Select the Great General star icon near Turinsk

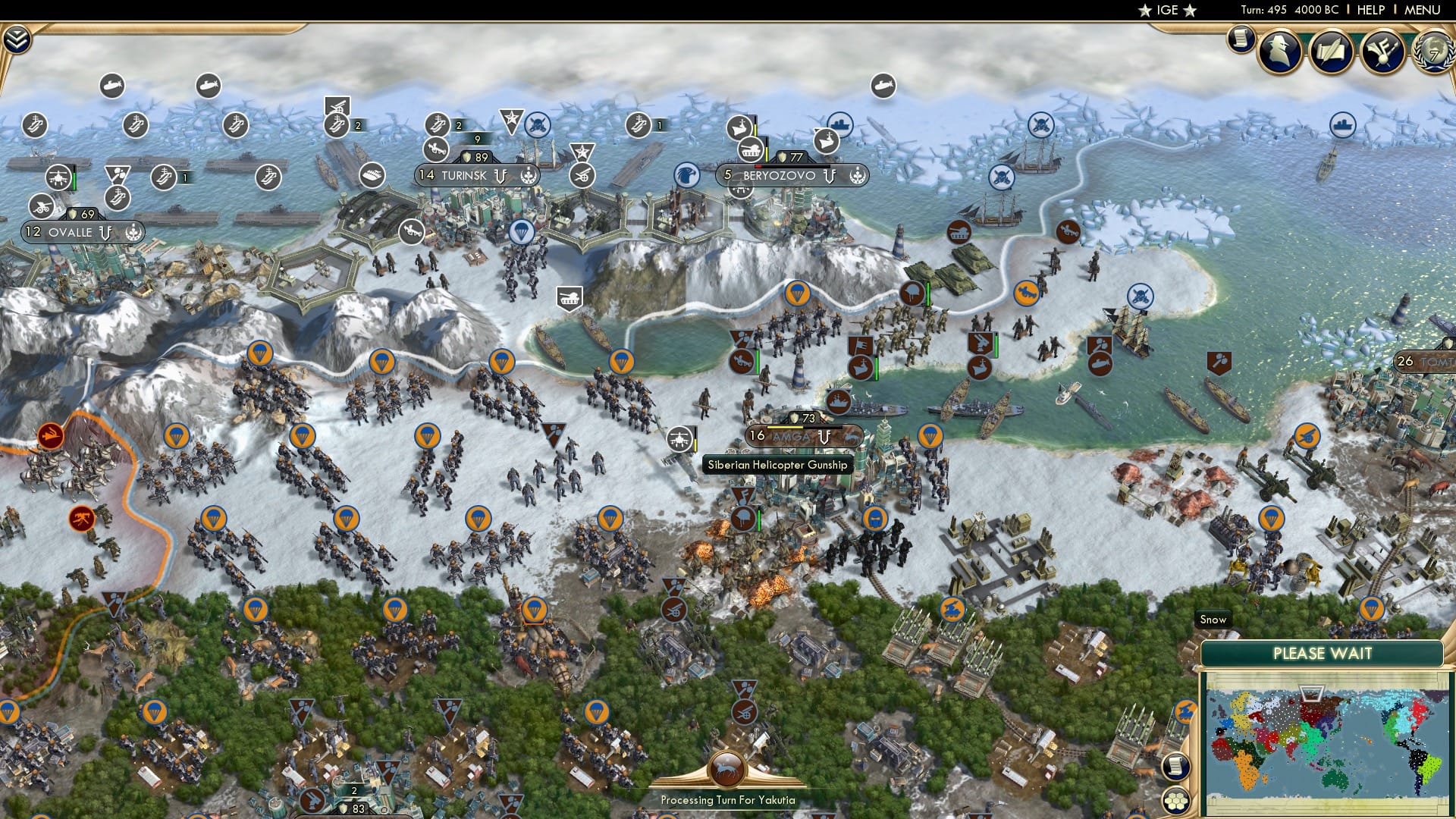click(513, 119)
